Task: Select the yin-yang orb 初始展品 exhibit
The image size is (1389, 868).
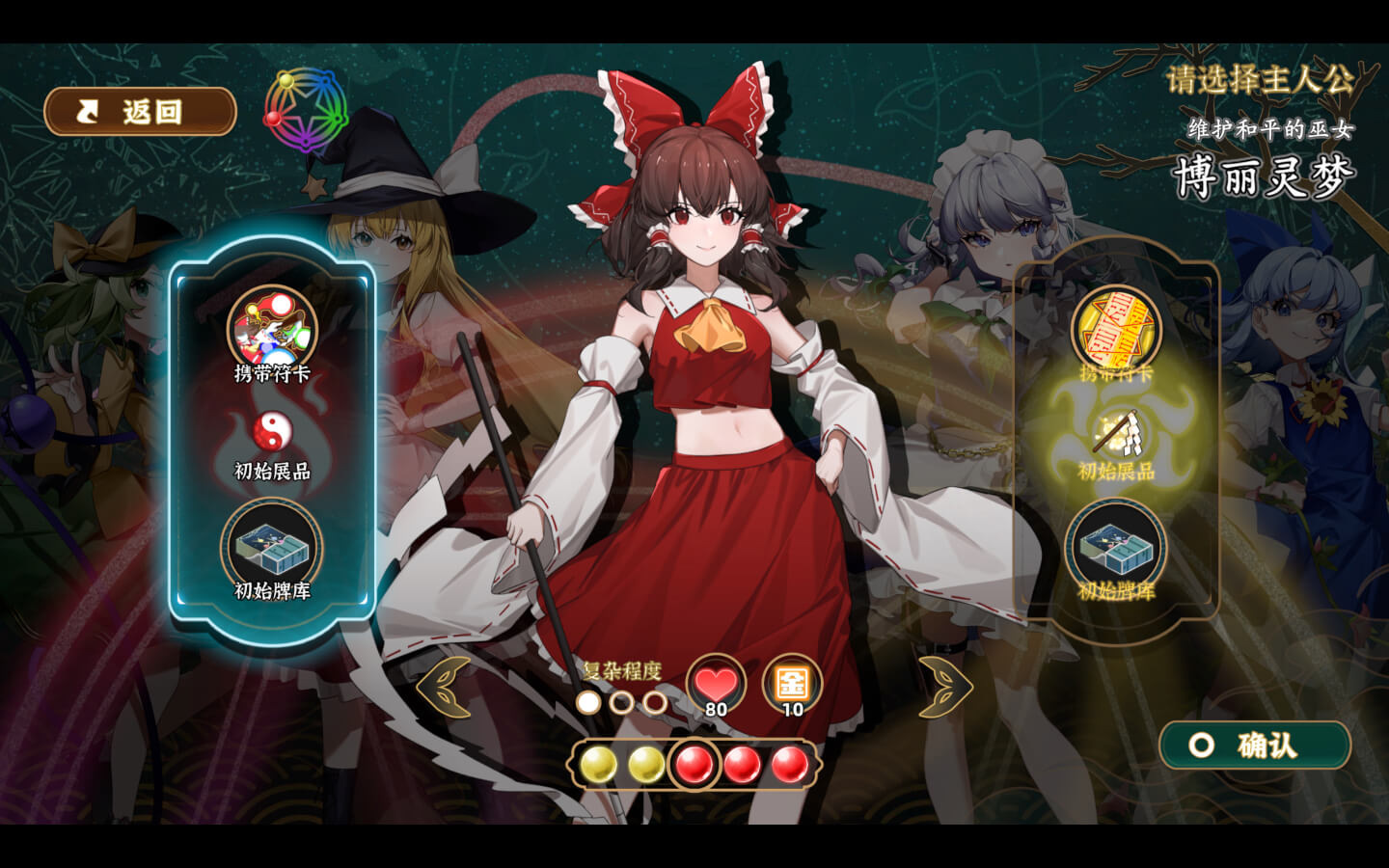Action: pos(272,434)
